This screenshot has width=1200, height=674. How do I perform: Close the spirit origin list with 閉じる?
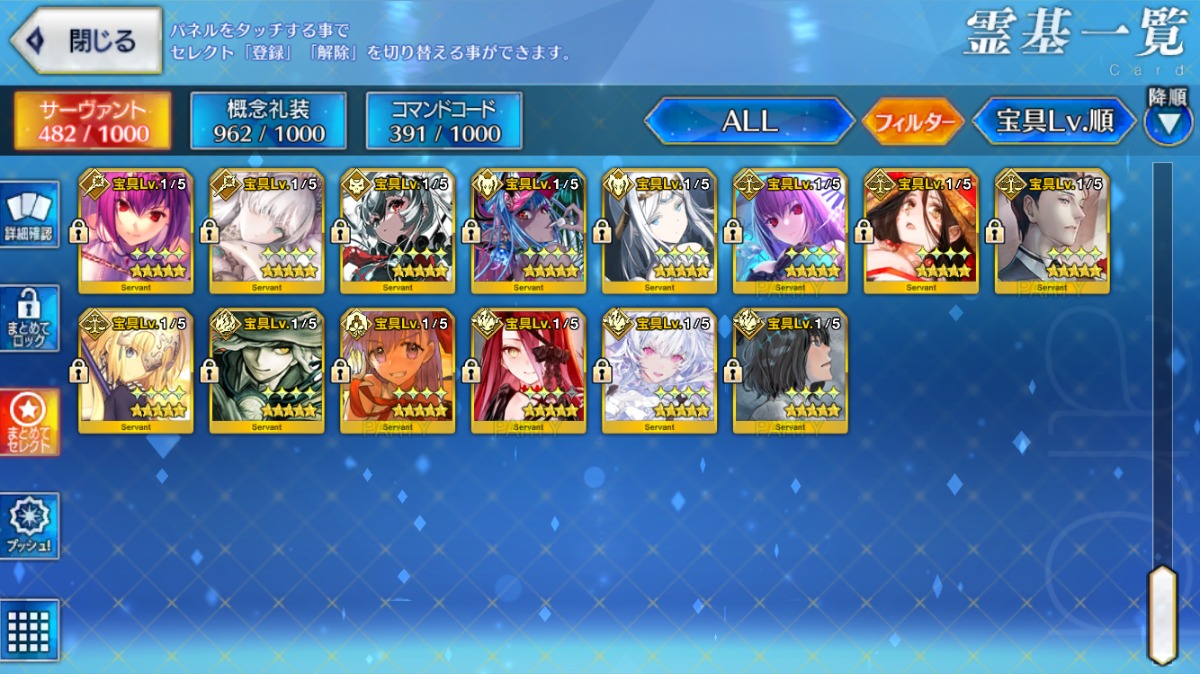tap(86, 41)
